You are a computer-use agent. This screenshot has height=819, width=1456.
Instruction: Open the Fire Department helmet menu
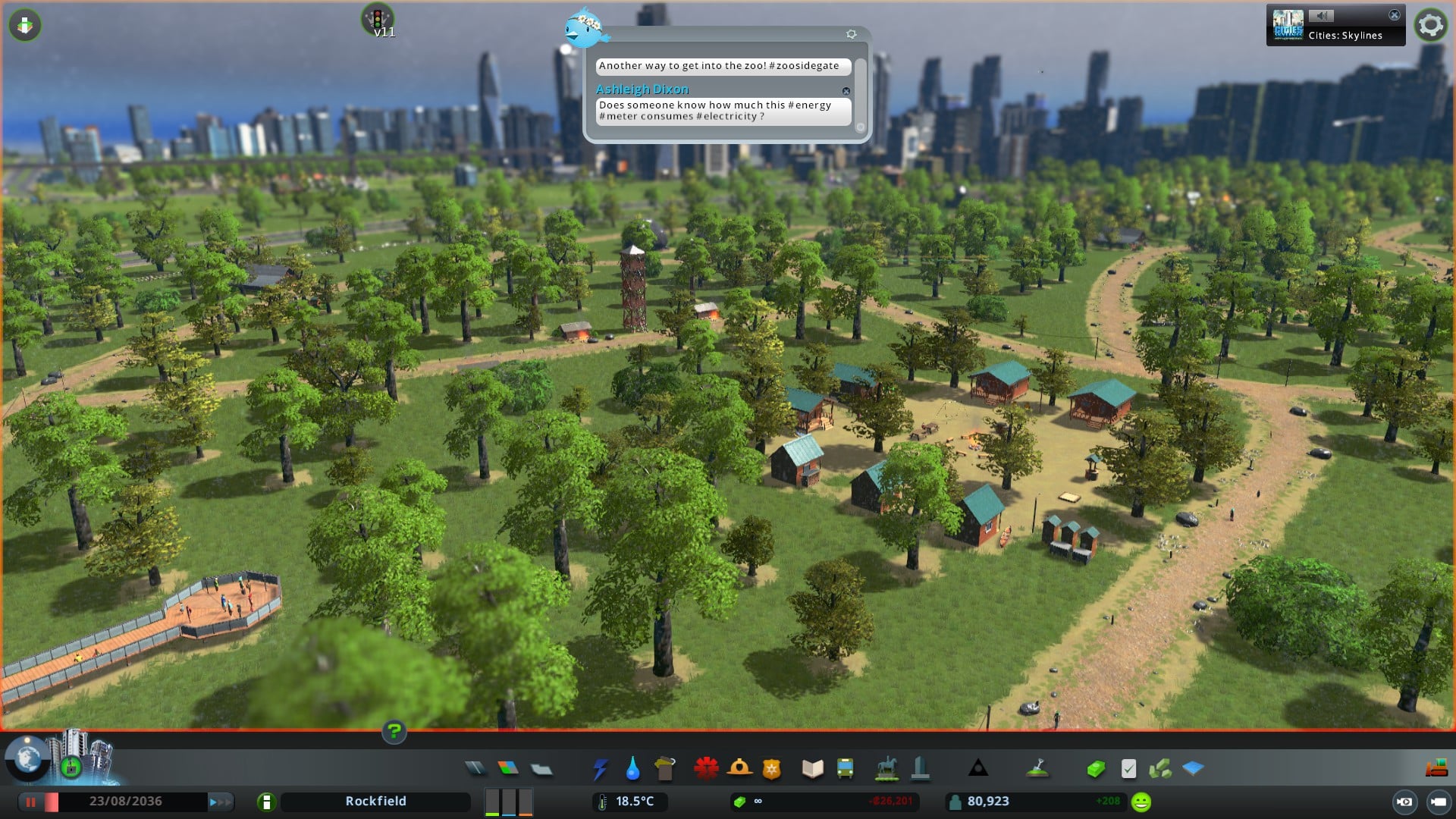pyautogui.click(x=739, y=769)
